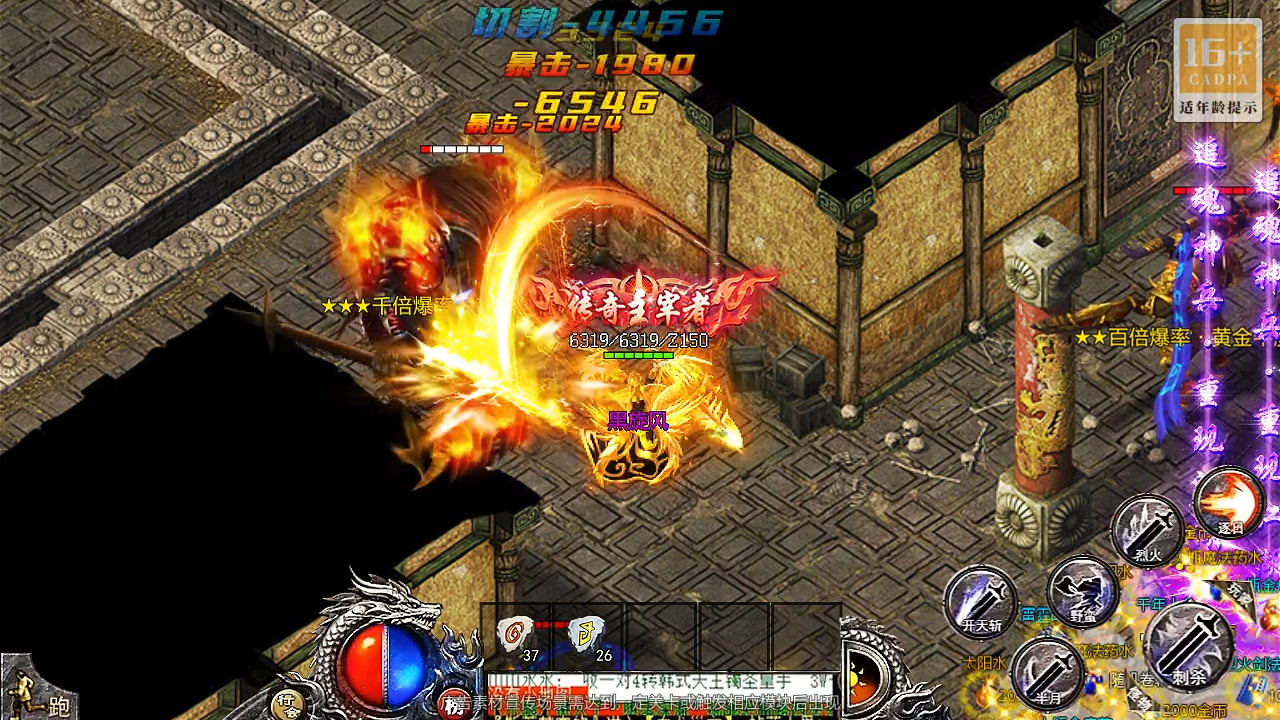The width and height of the screenshot is (1280, 720).
Task: Cast the 烈火 (Fire Sword) skill
Action: click(x=1147, y=530)
